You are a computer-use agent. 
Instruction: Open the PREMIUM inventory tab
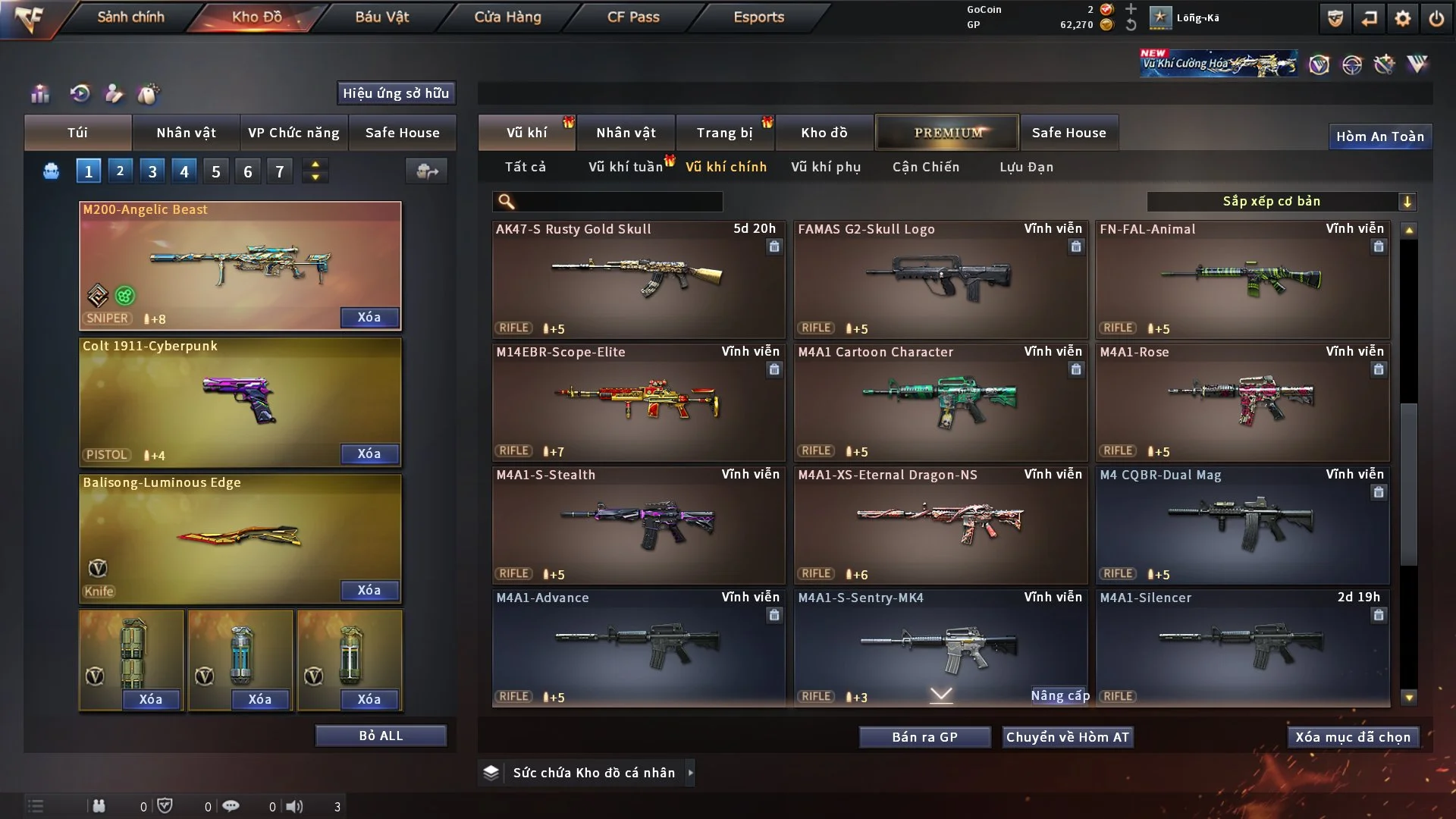click(x=947, y=133)
